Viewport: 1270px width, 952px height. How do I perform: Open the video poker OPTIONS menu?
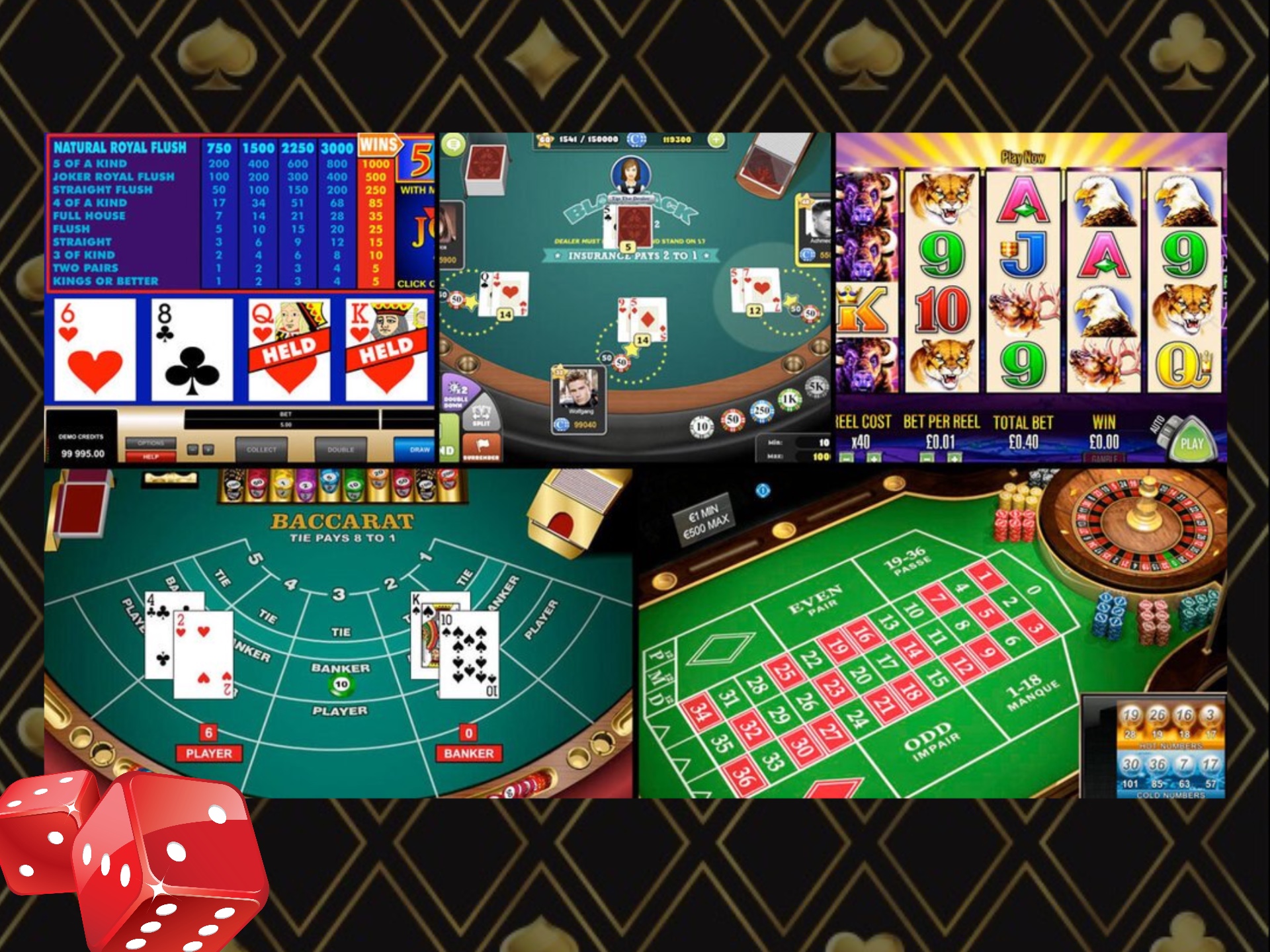(x=151, y=443)
